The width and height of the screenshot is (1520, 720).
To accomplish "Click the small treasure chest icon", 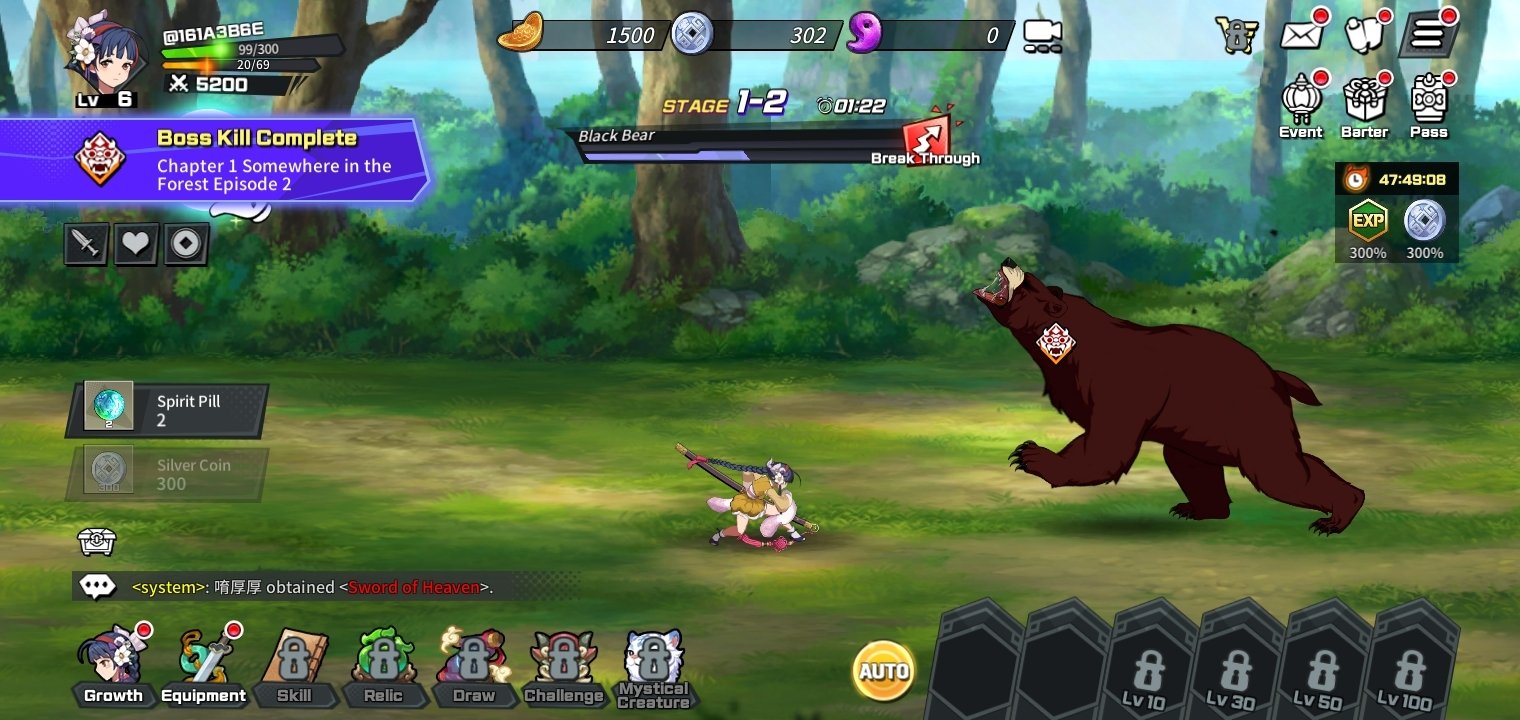I will 97,541.
